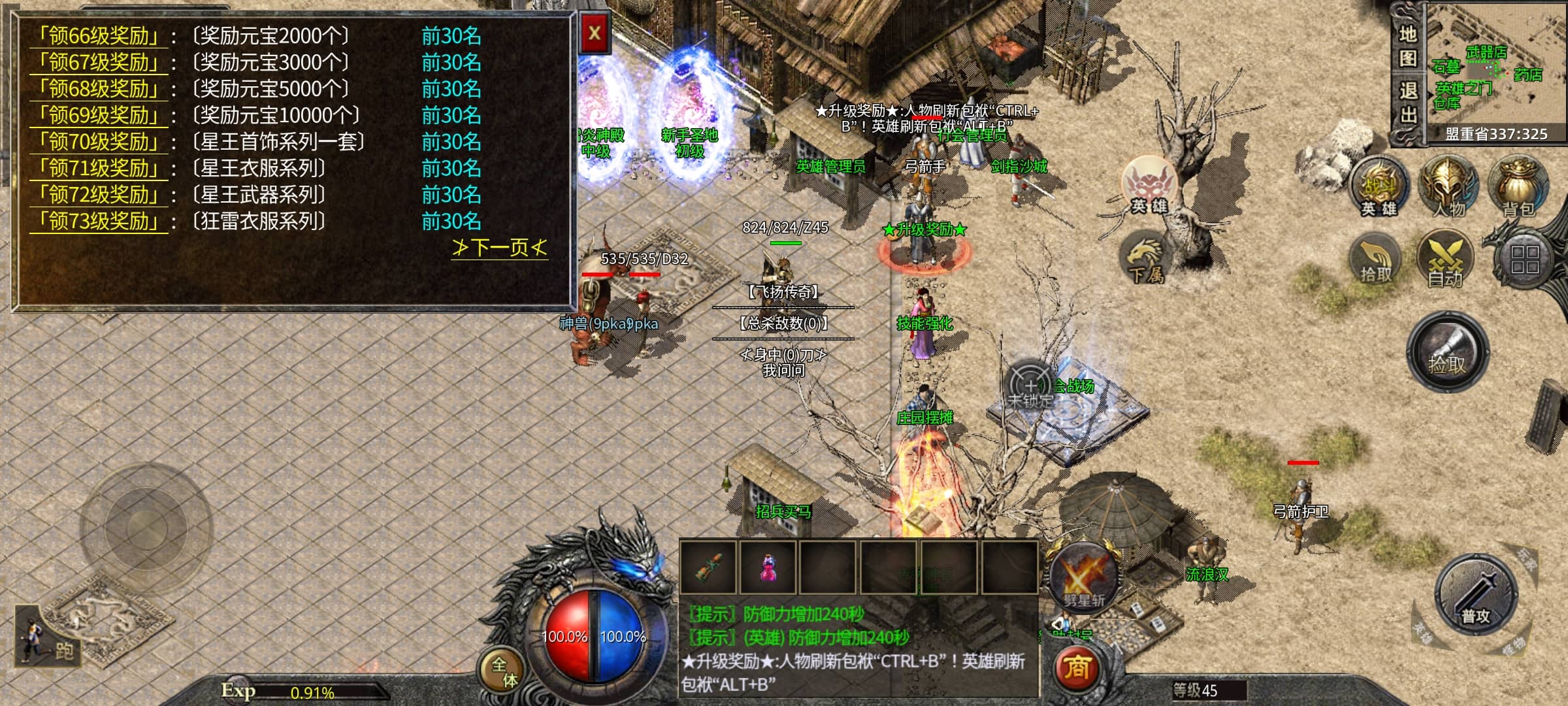Open the 地图 map button
This screenshot has width=1568, height=706.
click(1407, 46)
